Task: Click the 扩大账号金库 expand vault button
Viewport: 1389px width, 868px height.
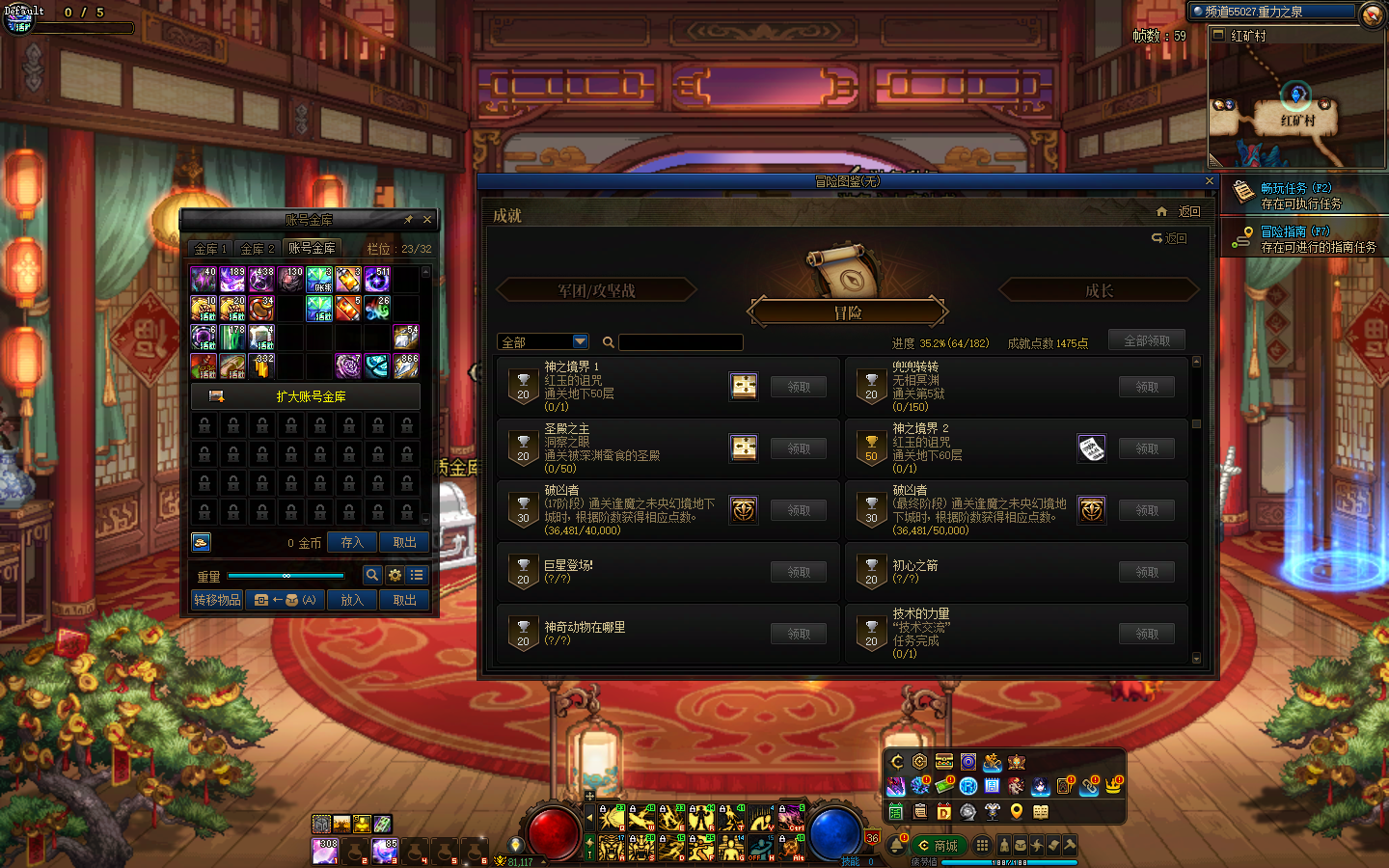Action: [x=306, y=396]
